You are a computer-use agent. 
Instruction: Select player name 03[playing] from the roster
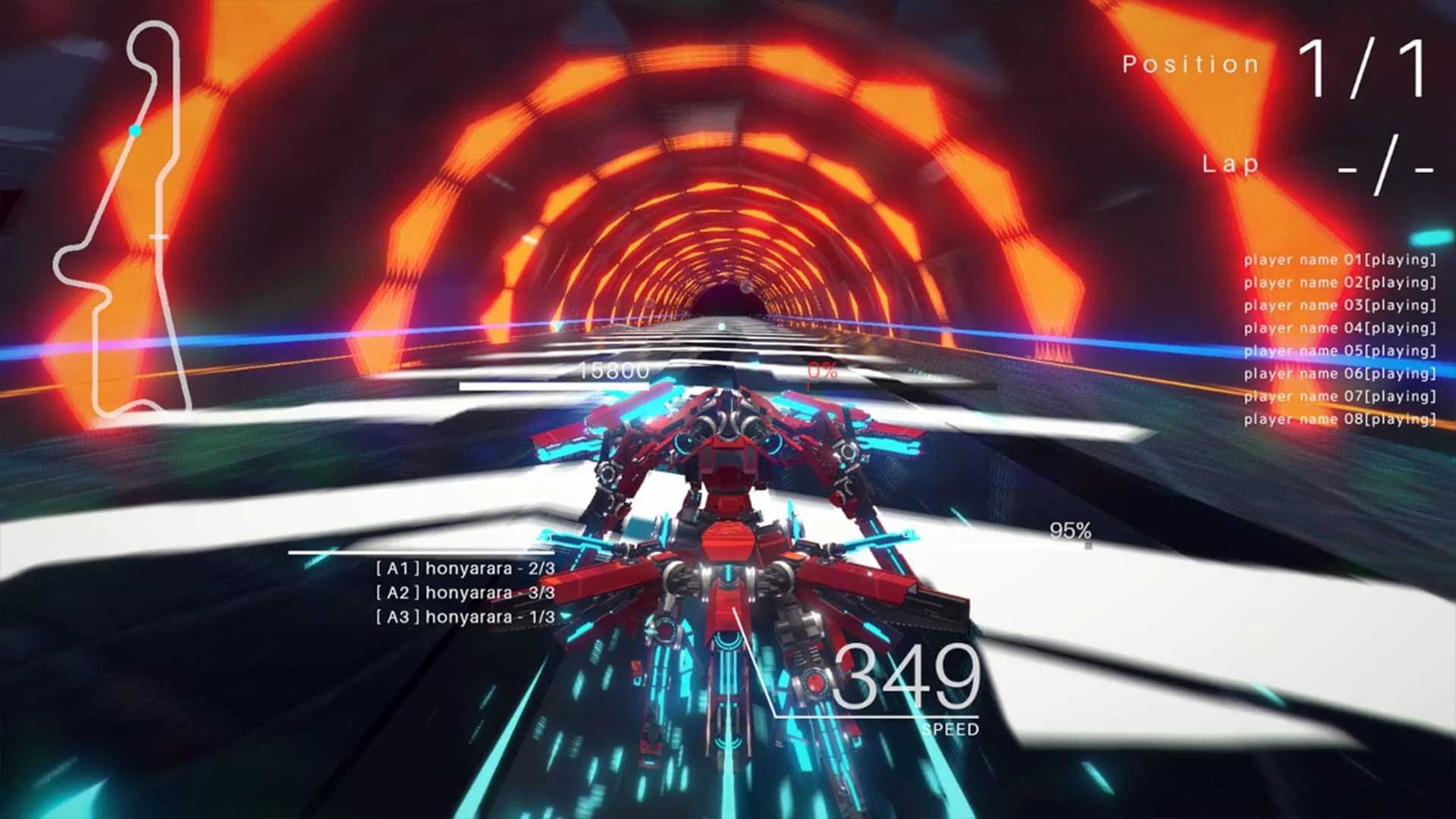(x=1339, y=304)
